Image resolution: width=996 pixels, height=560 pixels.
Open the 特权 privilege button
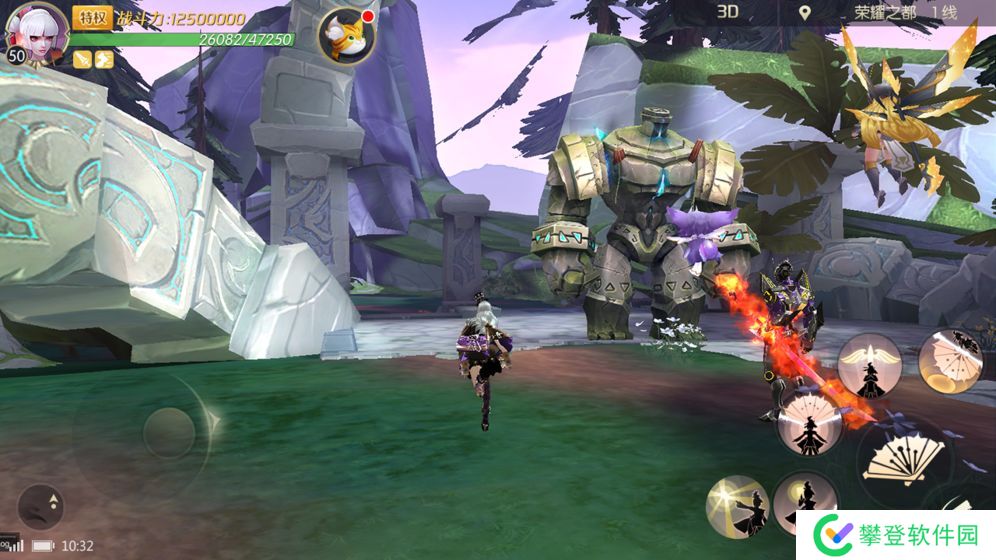pyautogui.click(x=92, y=17)
